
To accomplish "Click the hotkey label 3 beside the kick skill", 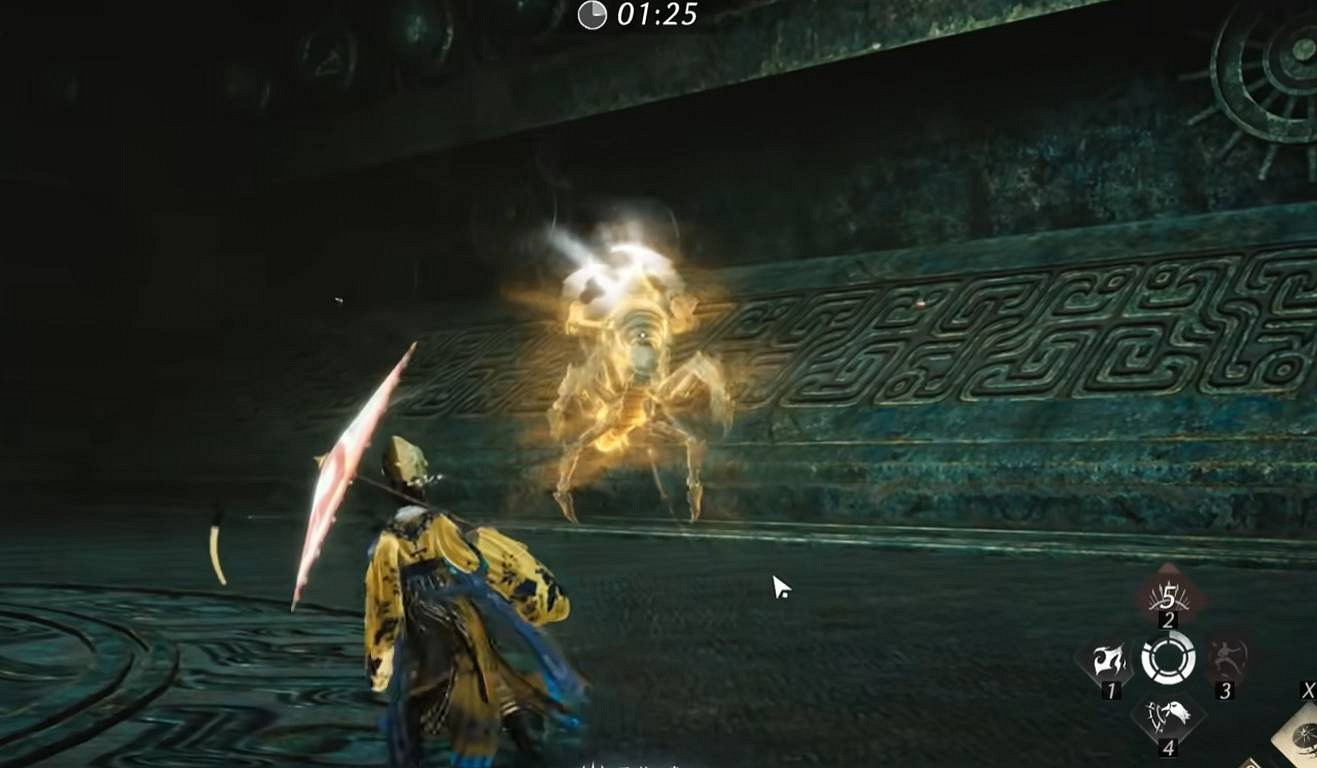I will click(x=1226, y=690).
